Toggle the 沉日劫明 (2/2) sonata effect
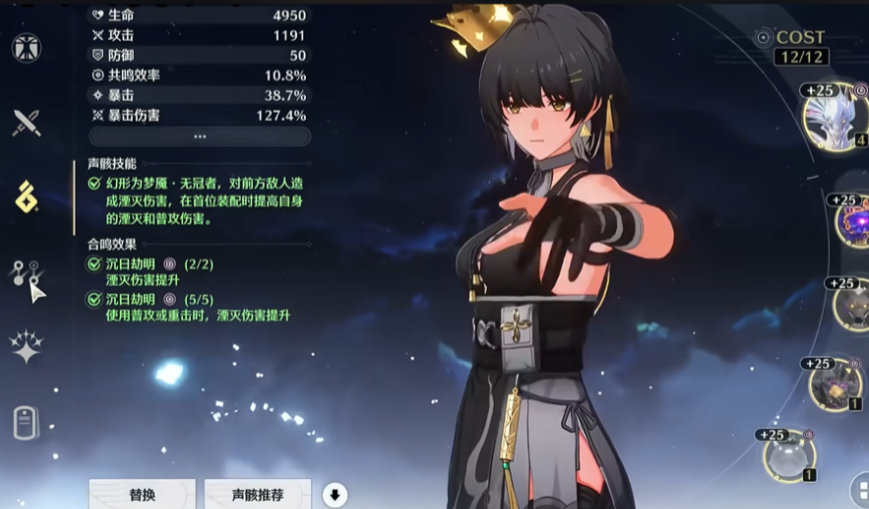869x509 pixels. [x=95, y=265]
